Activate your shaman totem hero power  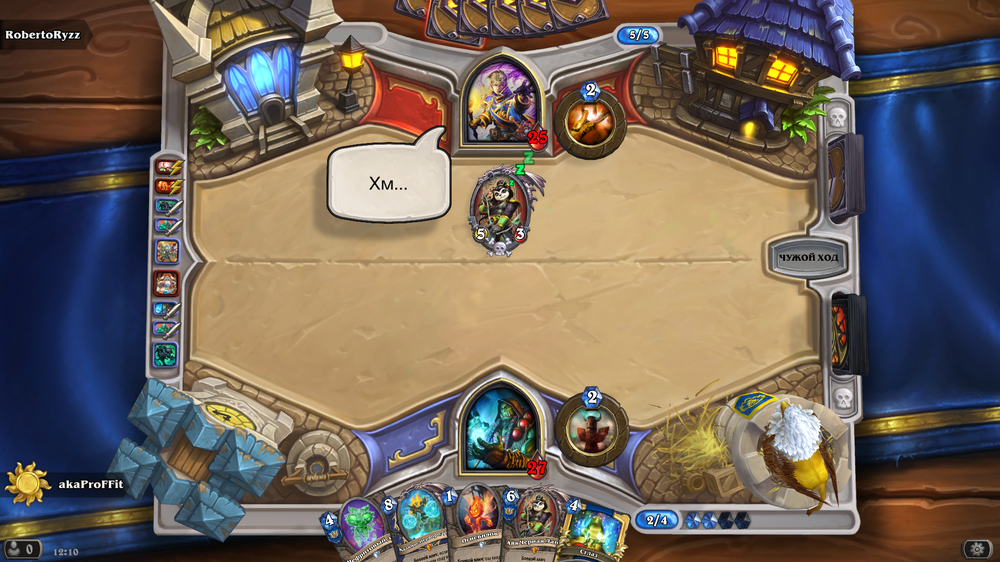[591, 430]
